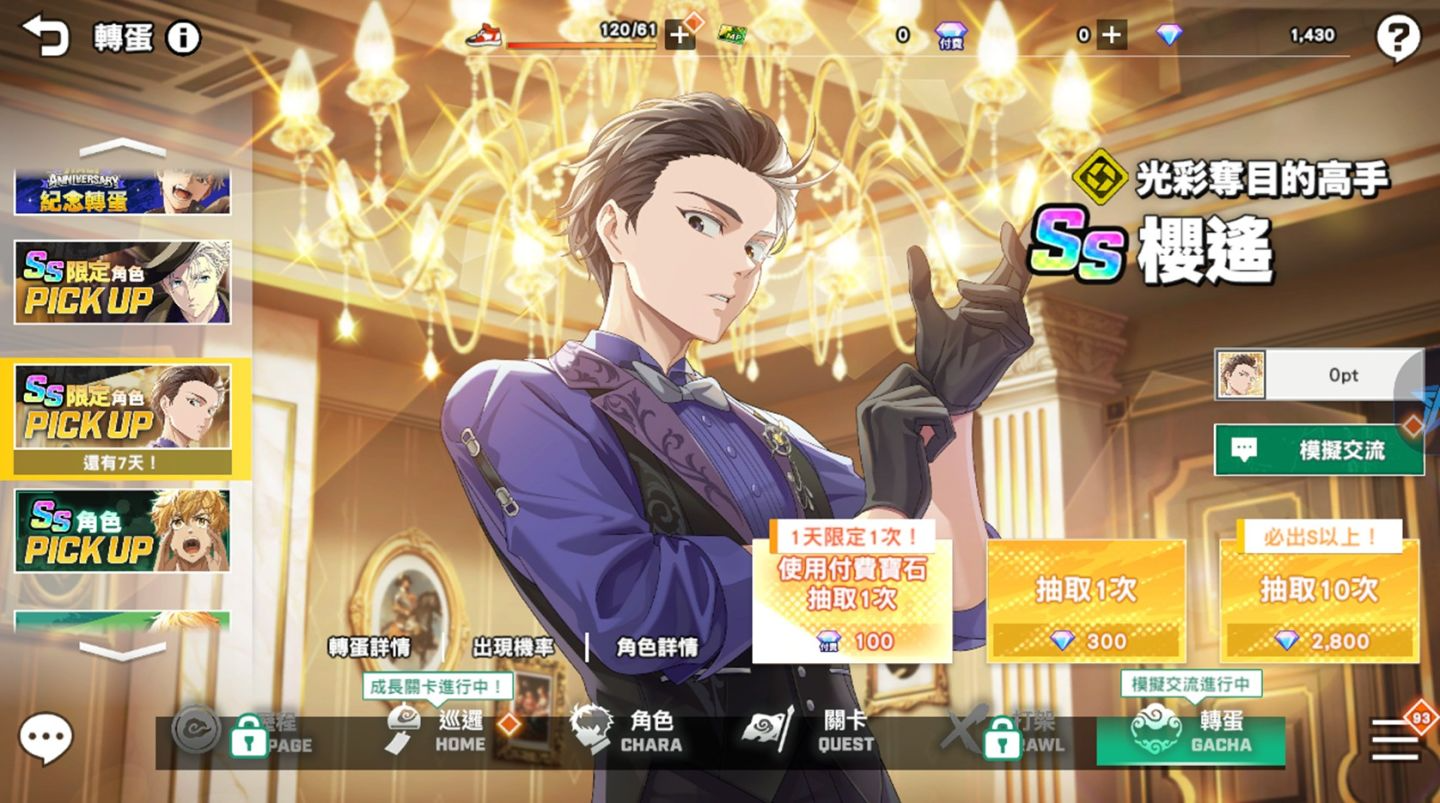This screenshot has height=803, width=1440.
Task: Show next banners with down arrow
Action: click(122, 652)
